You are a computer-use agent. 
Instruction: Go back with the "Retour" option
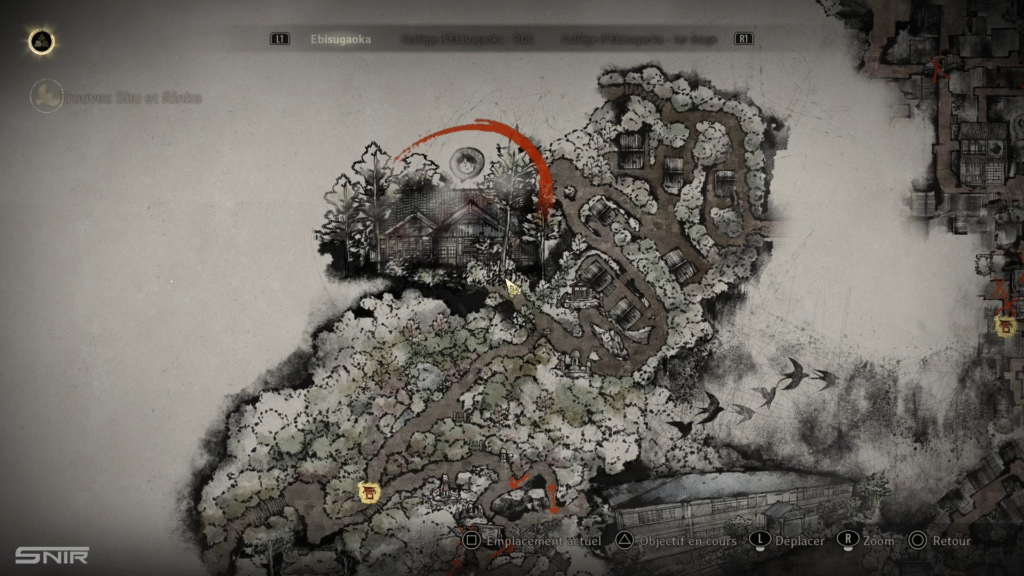click(941, 541)
